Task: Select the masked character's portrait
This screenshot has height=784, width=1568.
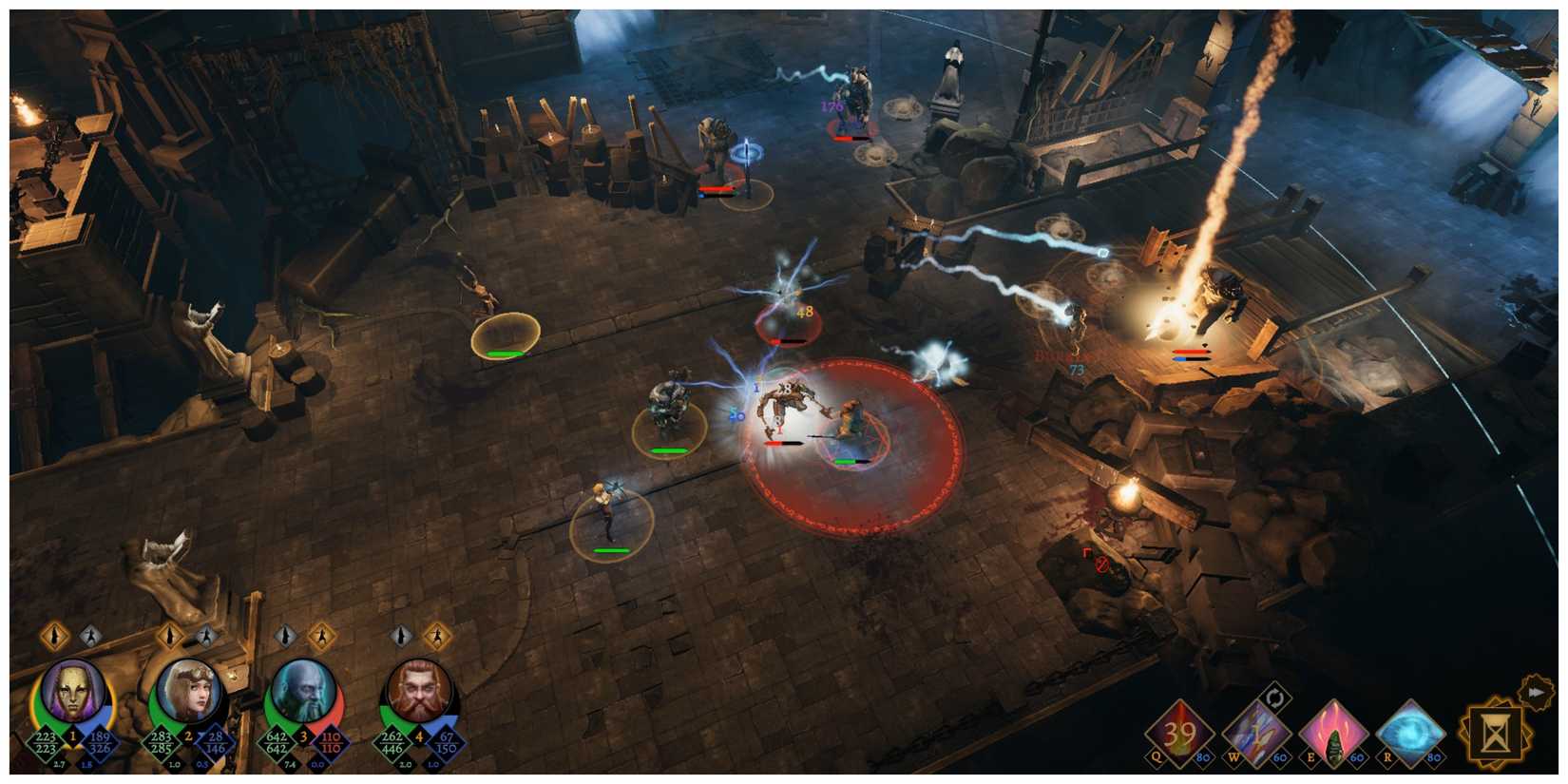Action: [x=72, y=692]
